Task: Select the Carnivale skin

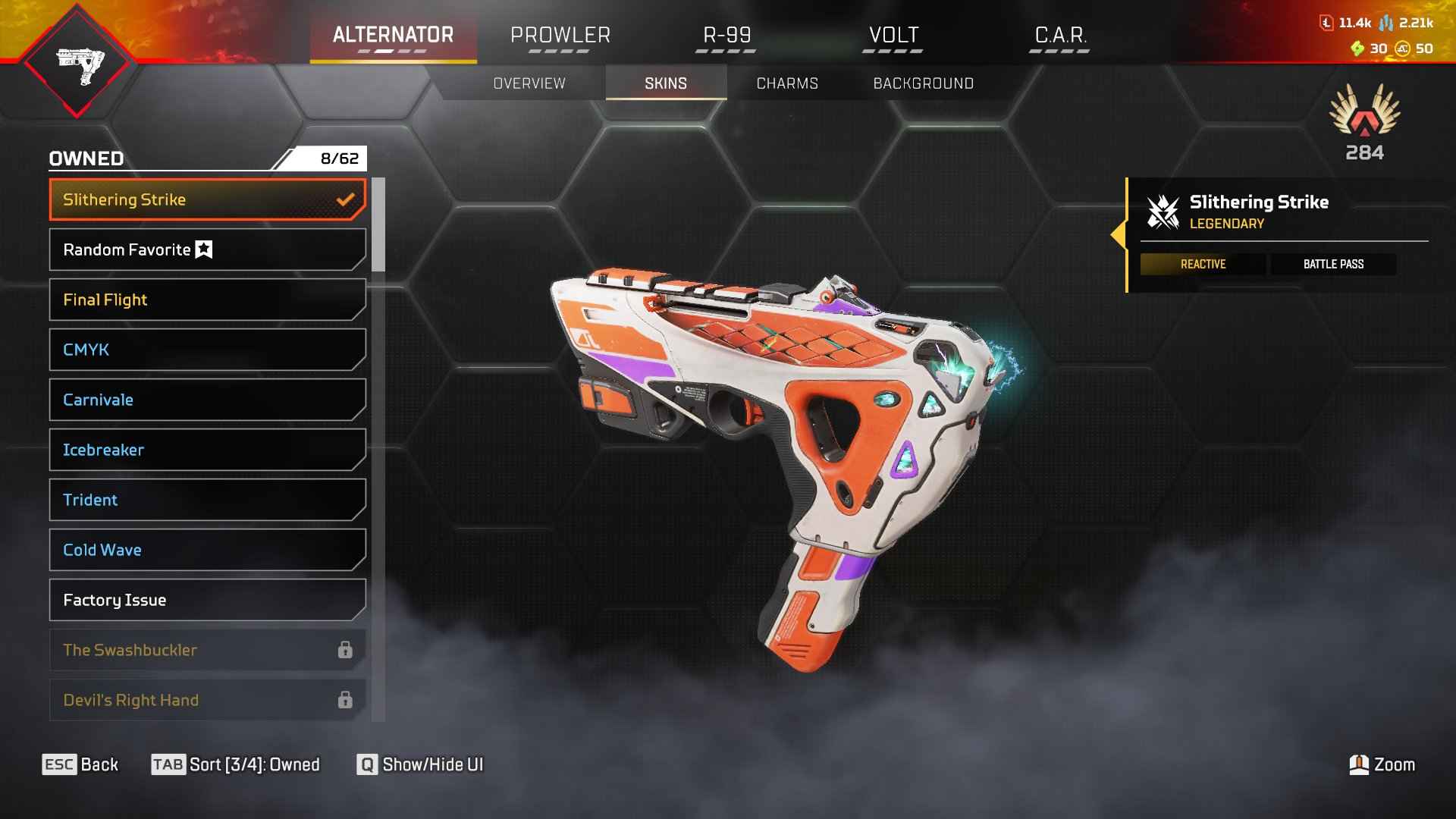Action: [207, 400]
